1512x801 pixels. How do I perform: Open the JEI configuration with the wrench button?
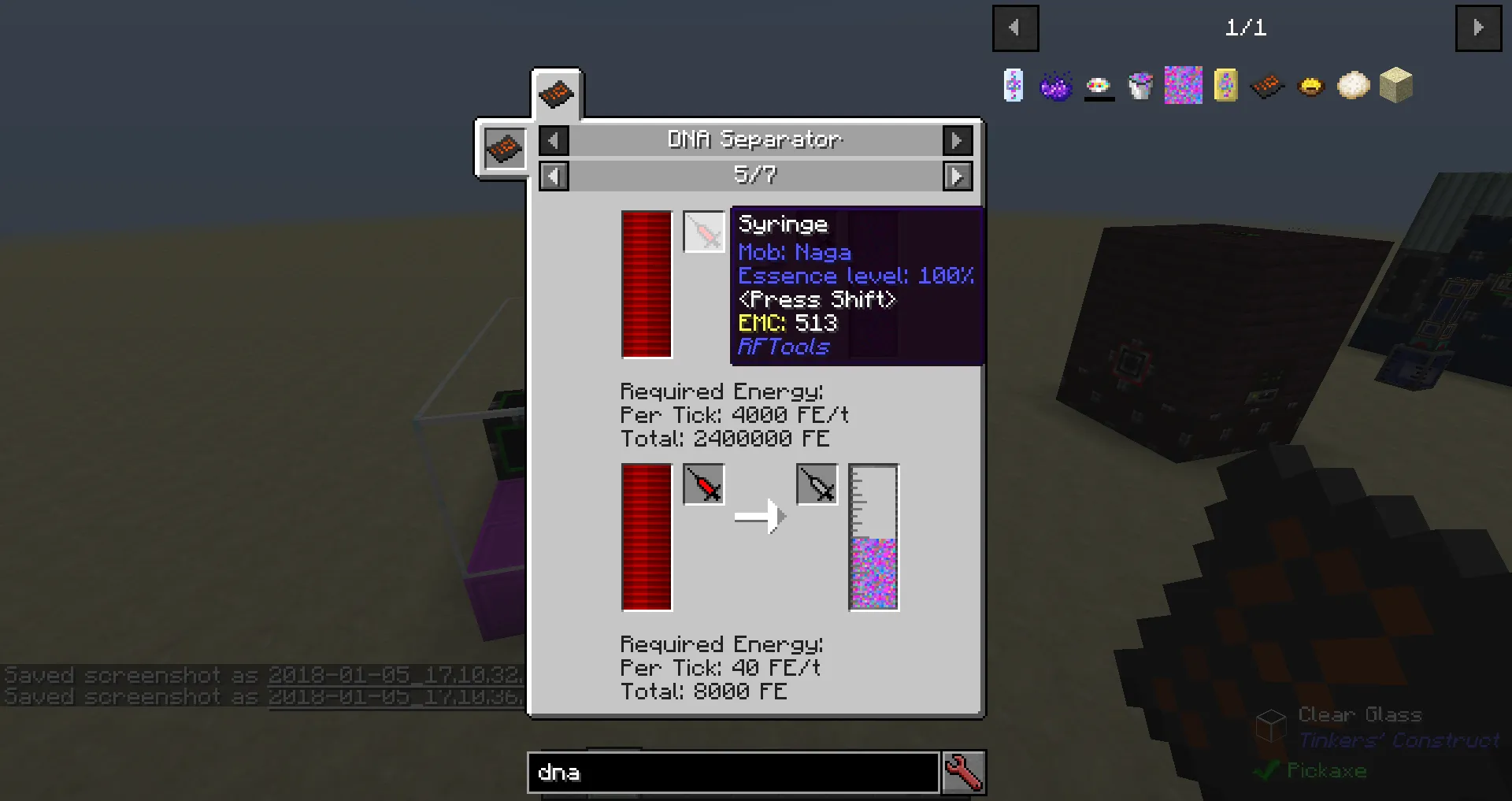[x=964, y=773]
